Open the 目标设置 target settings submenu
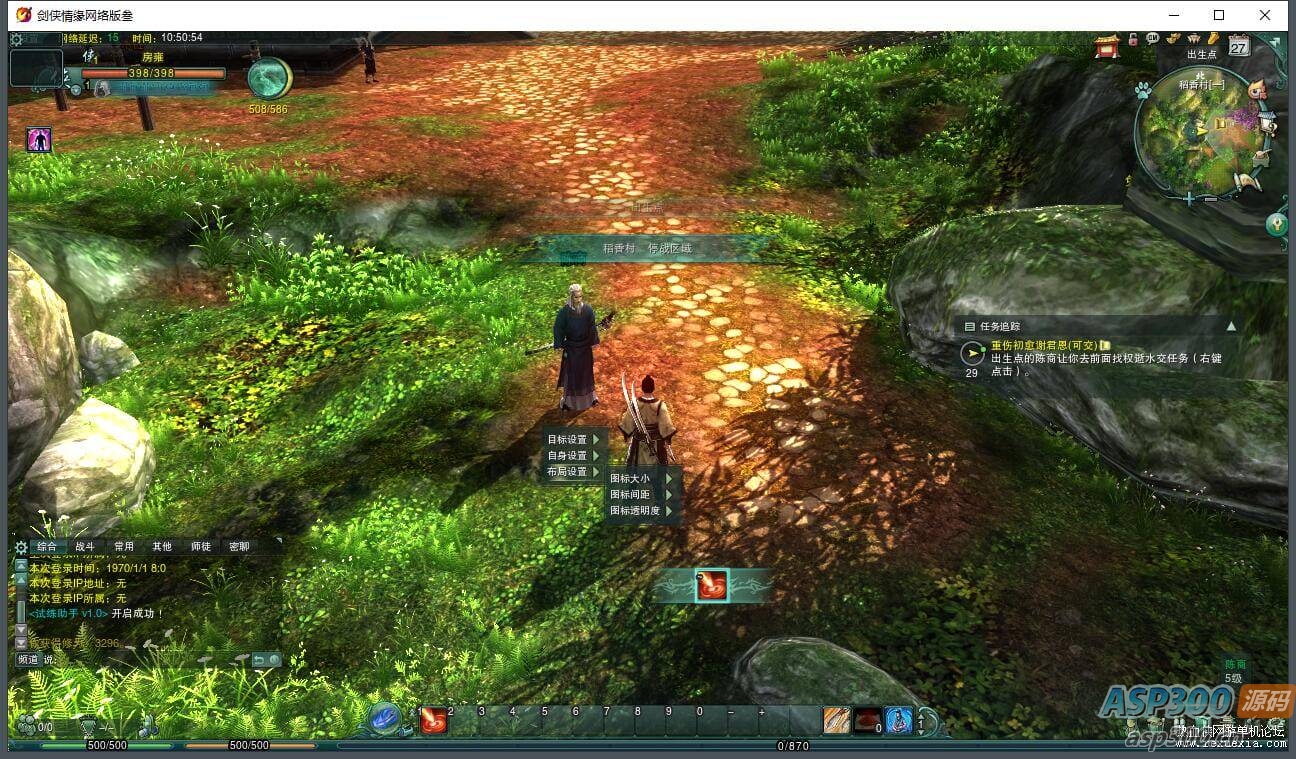Screen dimensions: 1296x759 tap(573, 439)
